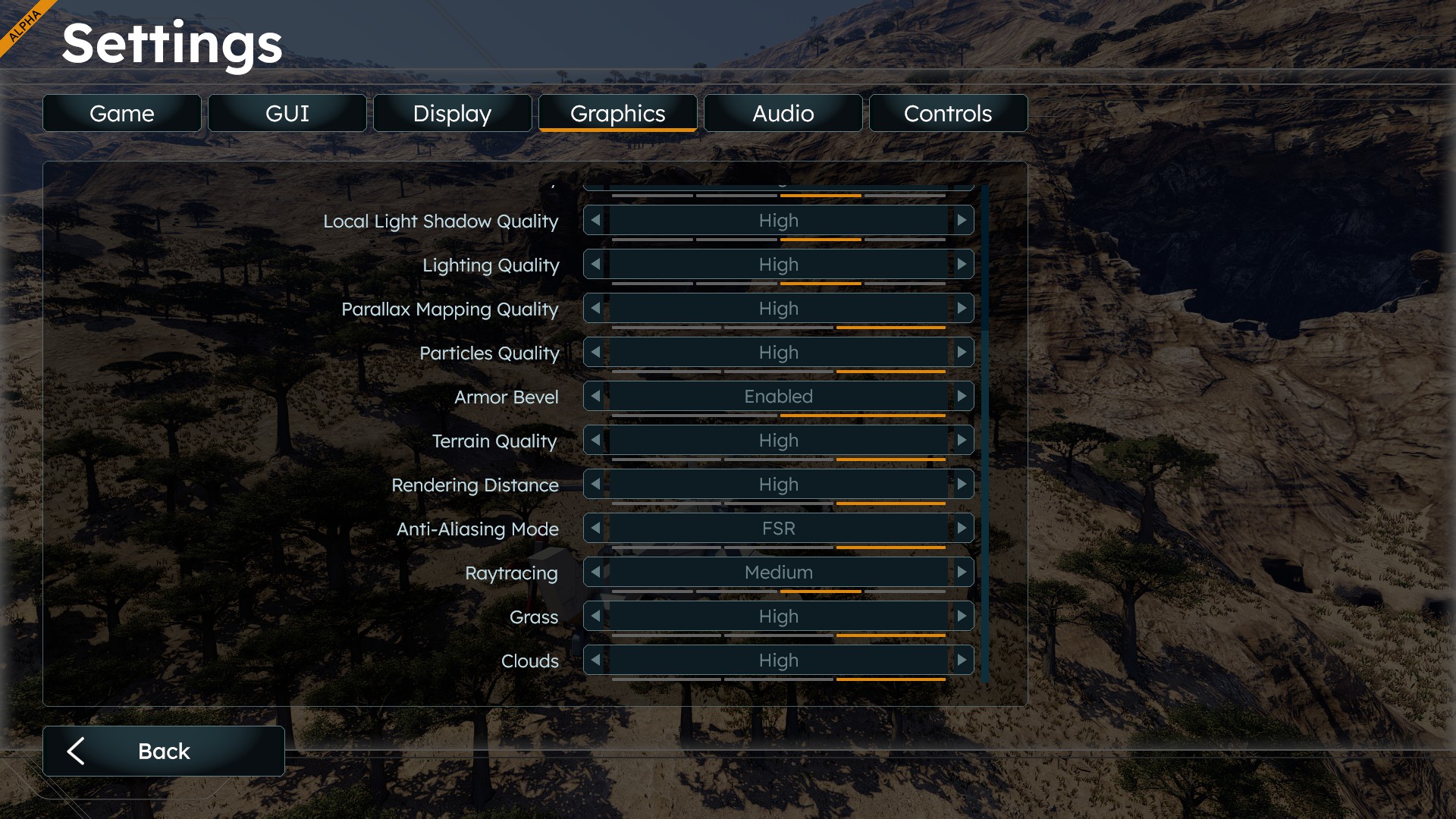The height and width of the screenshot is (819, 1456).
Task: Lower Lighting Quality with its left arrow
Action: click(596, 265)
